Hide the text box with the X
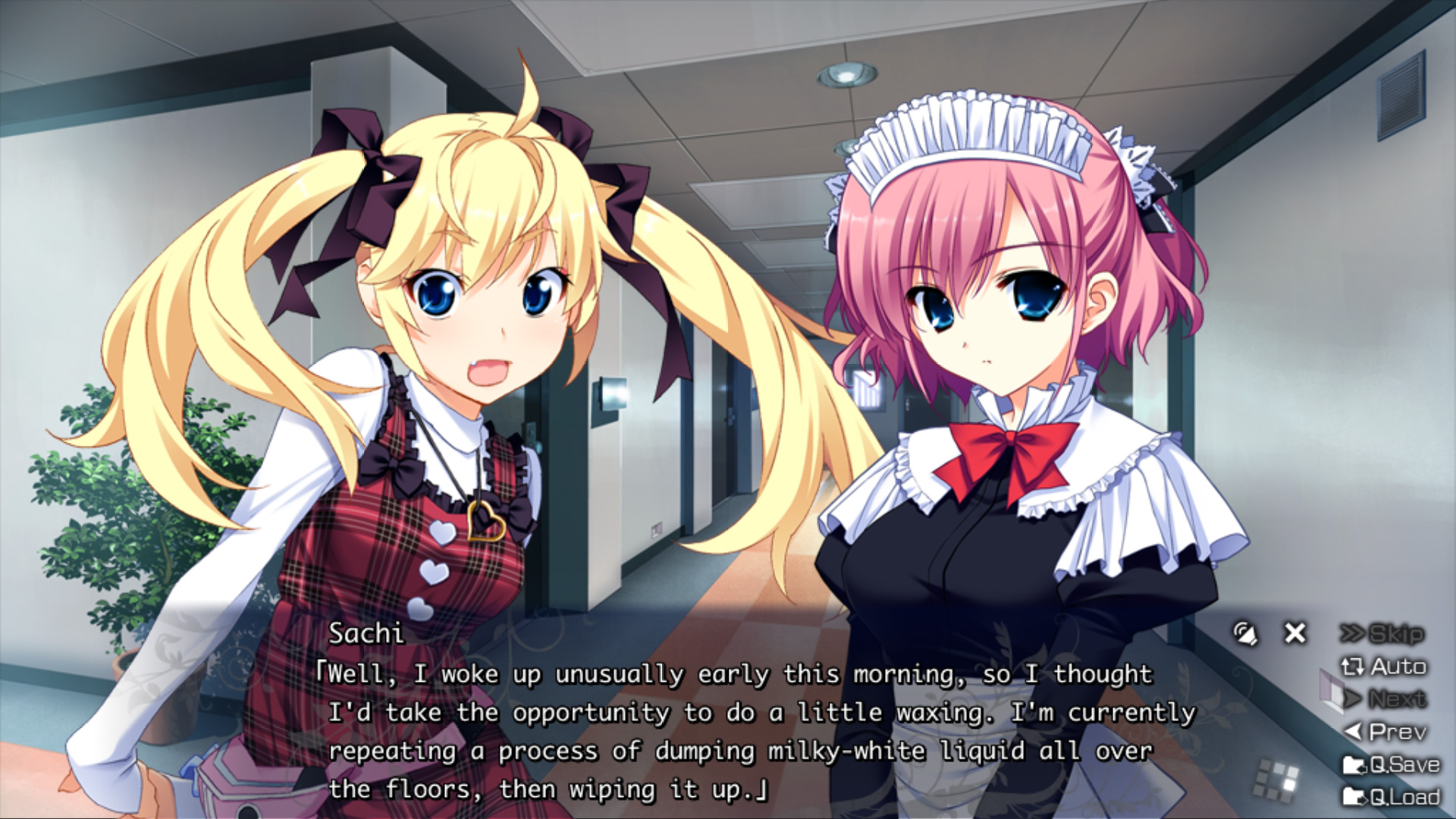The height and width of the screenshot is (819, 1456). point(1295,632)
